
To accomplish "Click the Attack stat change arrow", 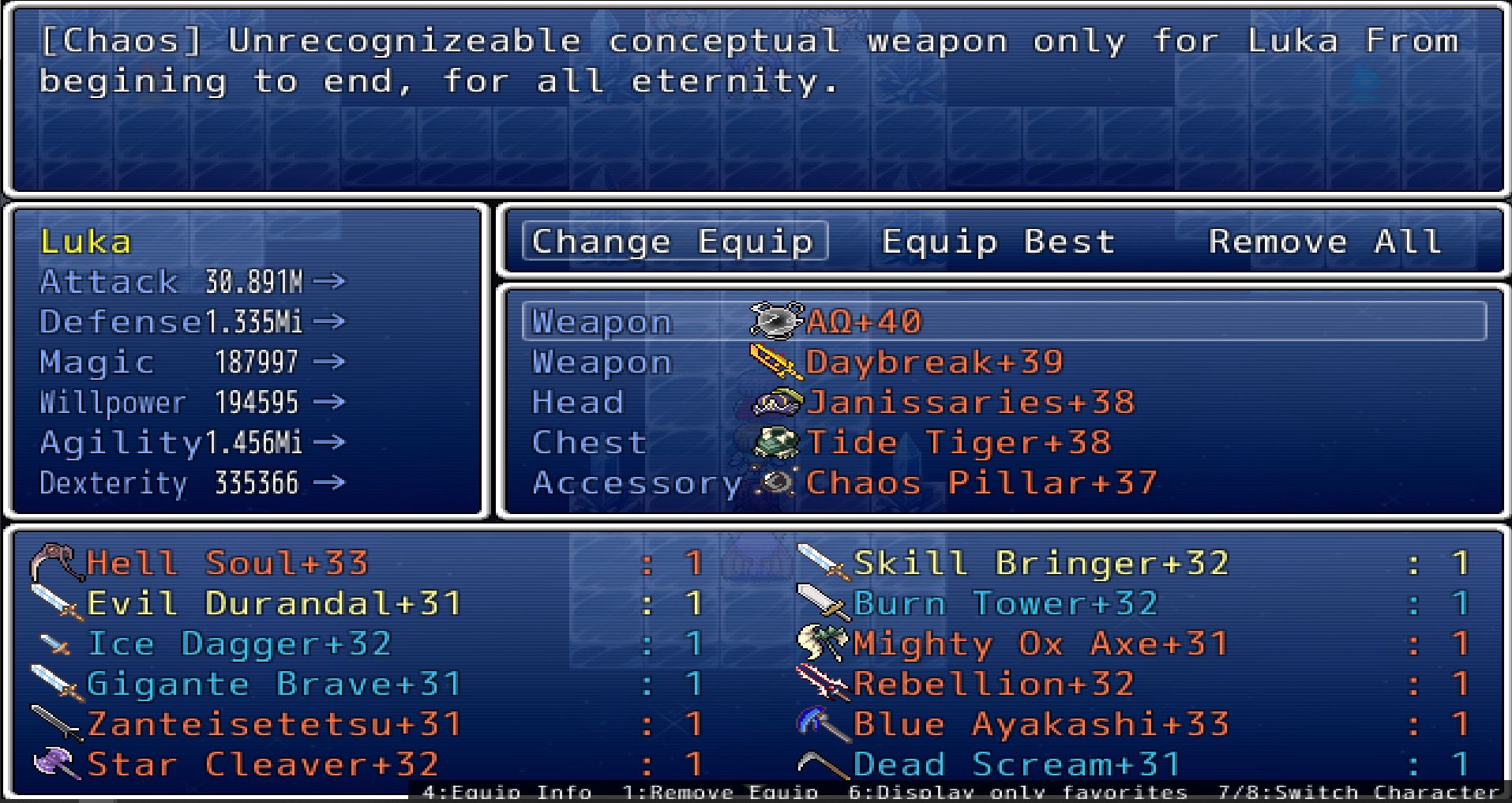I will click(332, 281).
